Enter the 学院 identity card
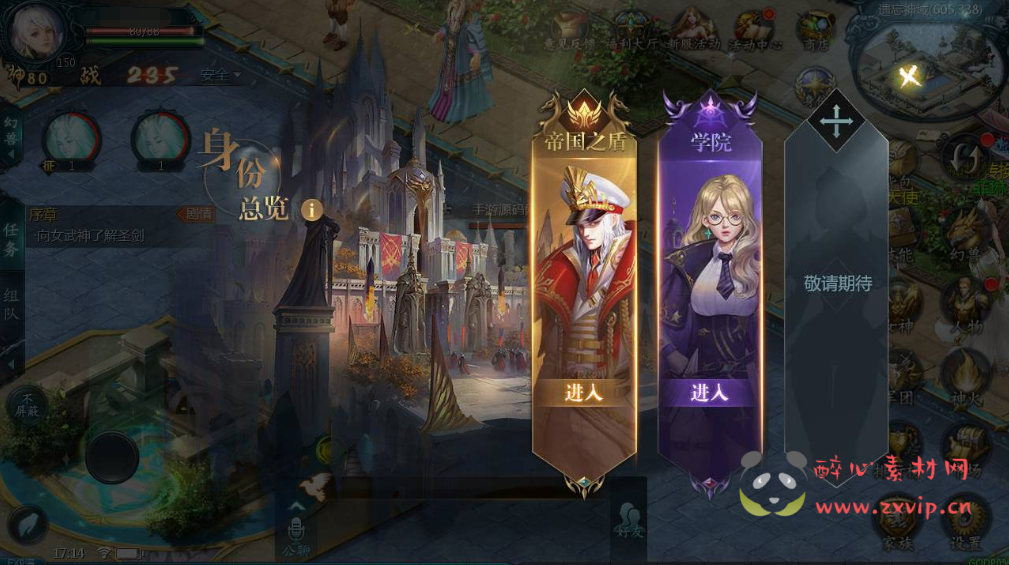Viewport: 1009px width, 565px height. tap(709, 392)
